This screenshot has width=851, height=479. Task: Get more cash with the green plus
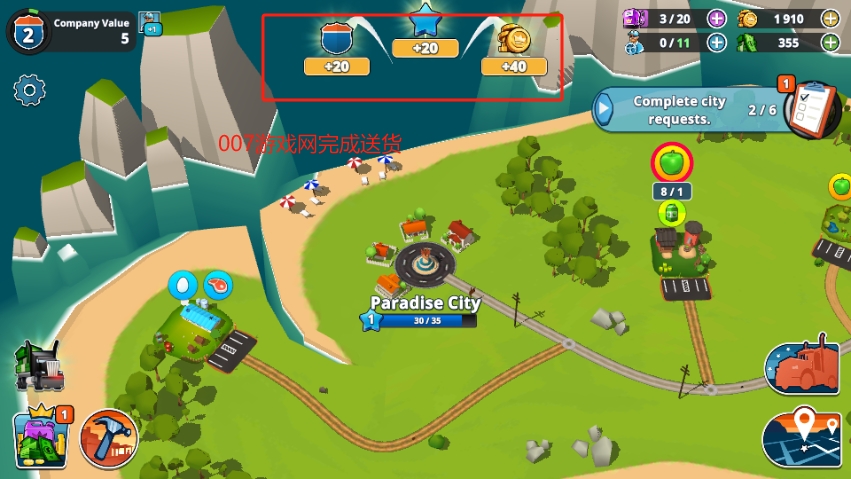830,42
